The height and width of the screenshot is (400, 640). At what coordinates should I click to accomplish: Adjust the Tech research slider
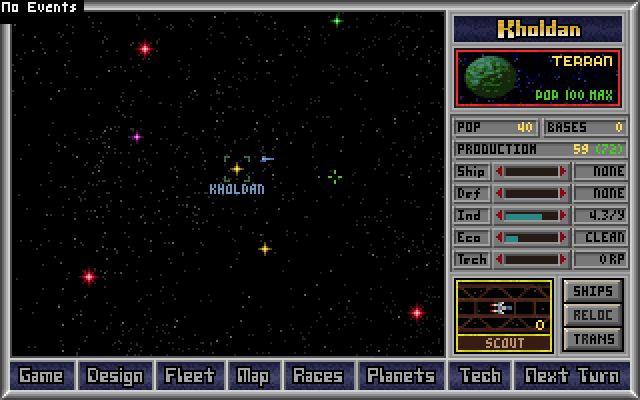click(531, 260)
